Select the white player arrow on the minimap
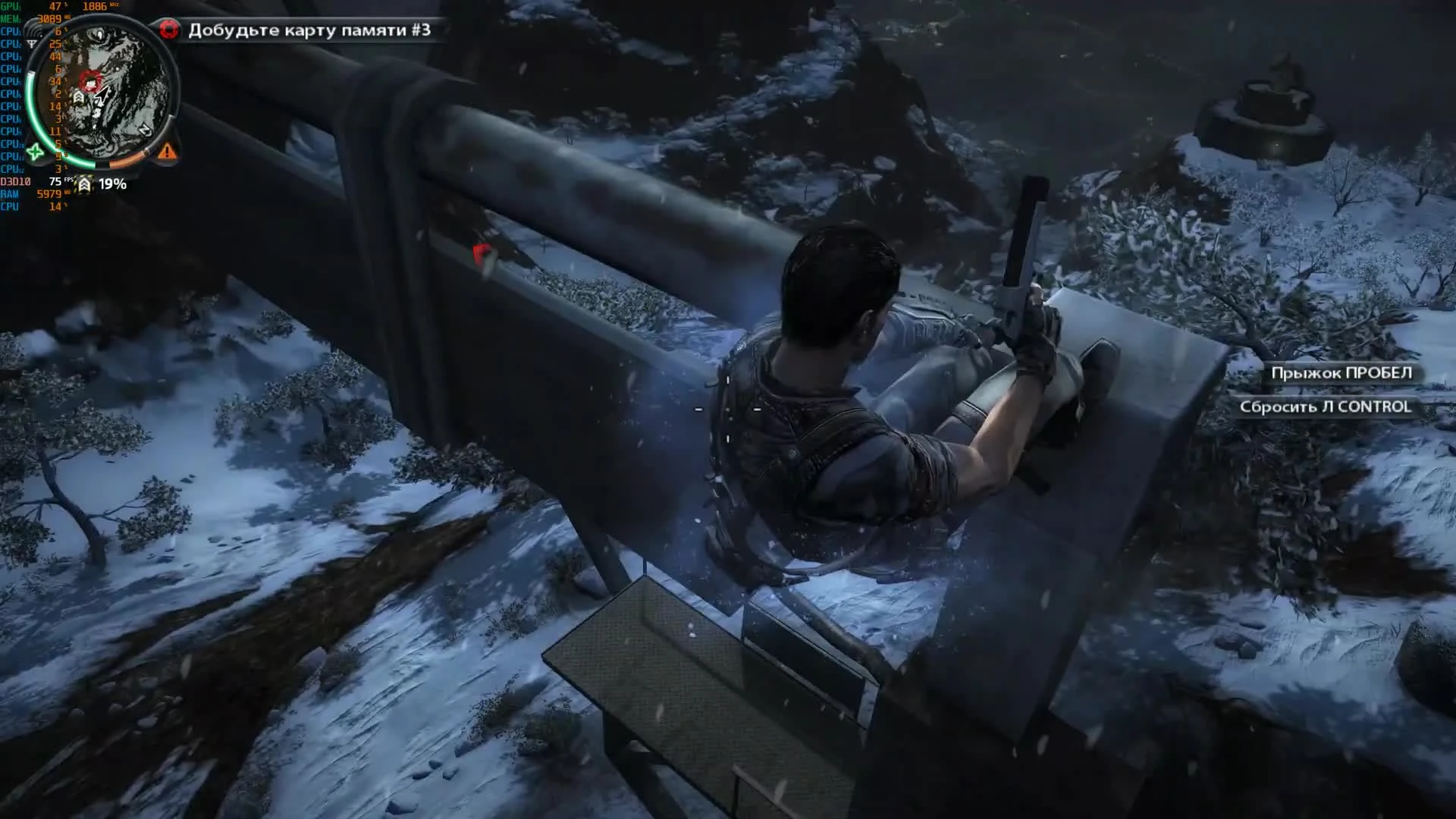The image size is (1456, 819). pyautogui.click(x=101, y=96)
